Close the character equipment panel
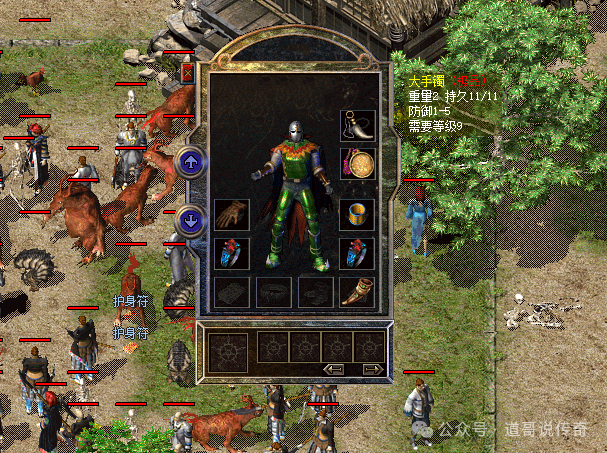The image size is (607, 453). pos(188,72)
